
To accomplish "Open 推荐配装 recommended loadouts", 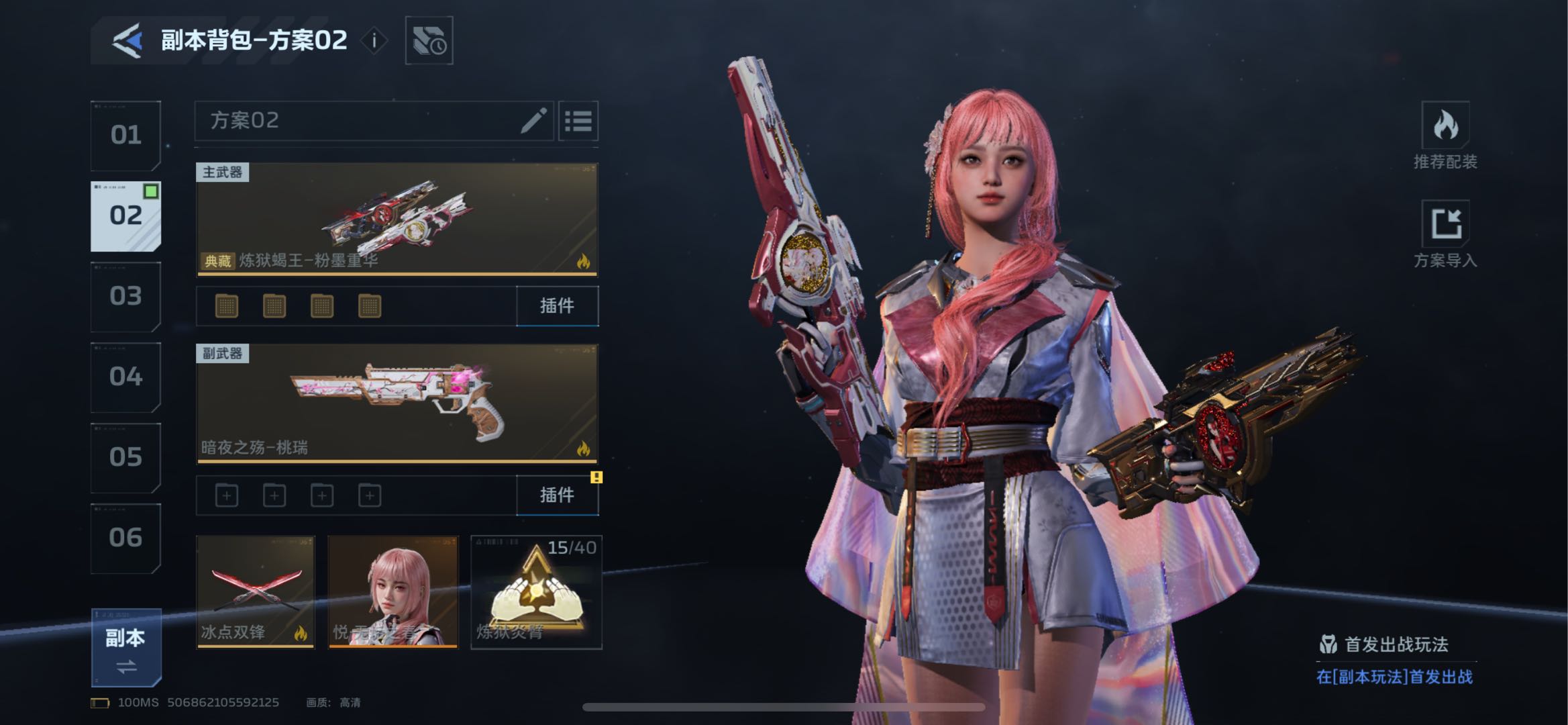I will tap(1445, 136).
